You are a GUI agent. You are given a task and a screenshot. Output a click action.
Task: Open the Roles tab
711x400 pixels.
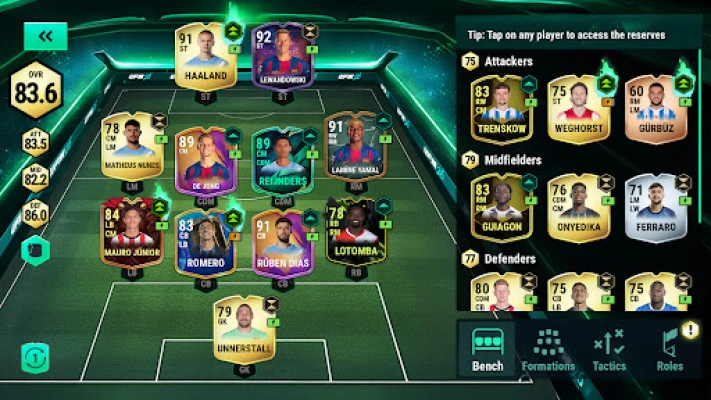670,349
